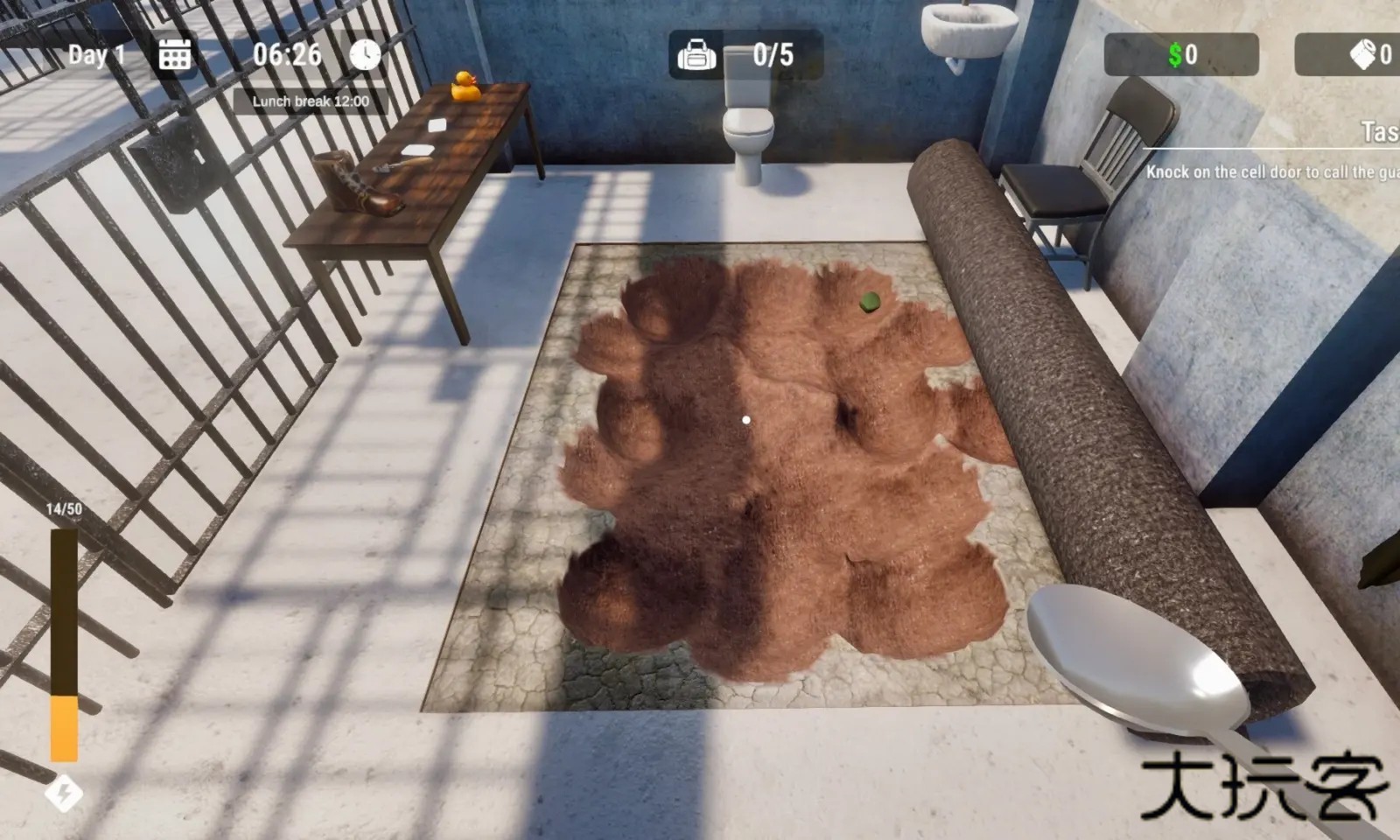
Task: Click the calendar icon beside Day 1
Action: pyautogui.click(x=174, y=55)
